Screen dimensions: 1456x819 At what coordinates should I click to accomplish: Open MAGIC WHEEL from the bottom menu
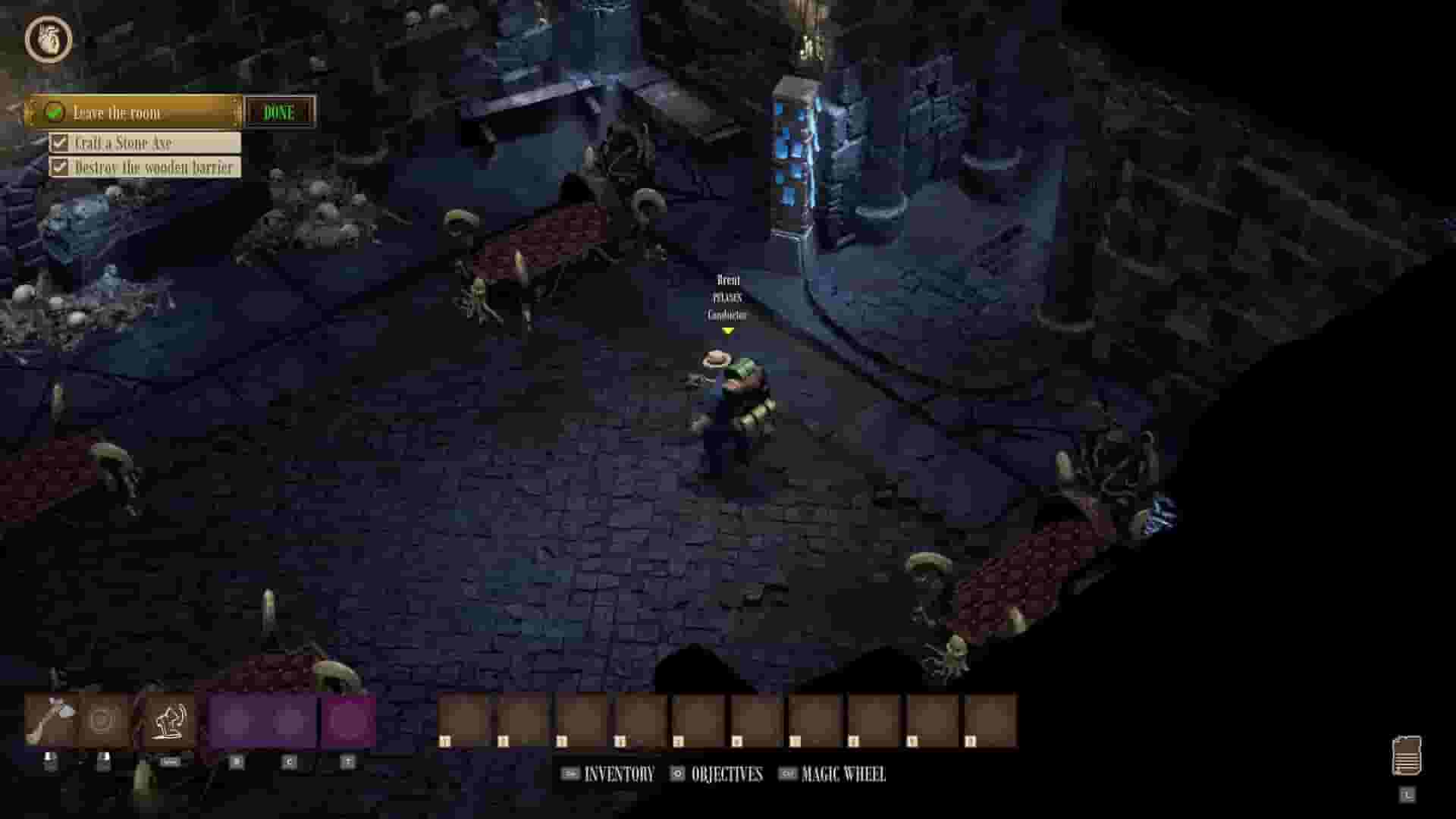point(843,776)
